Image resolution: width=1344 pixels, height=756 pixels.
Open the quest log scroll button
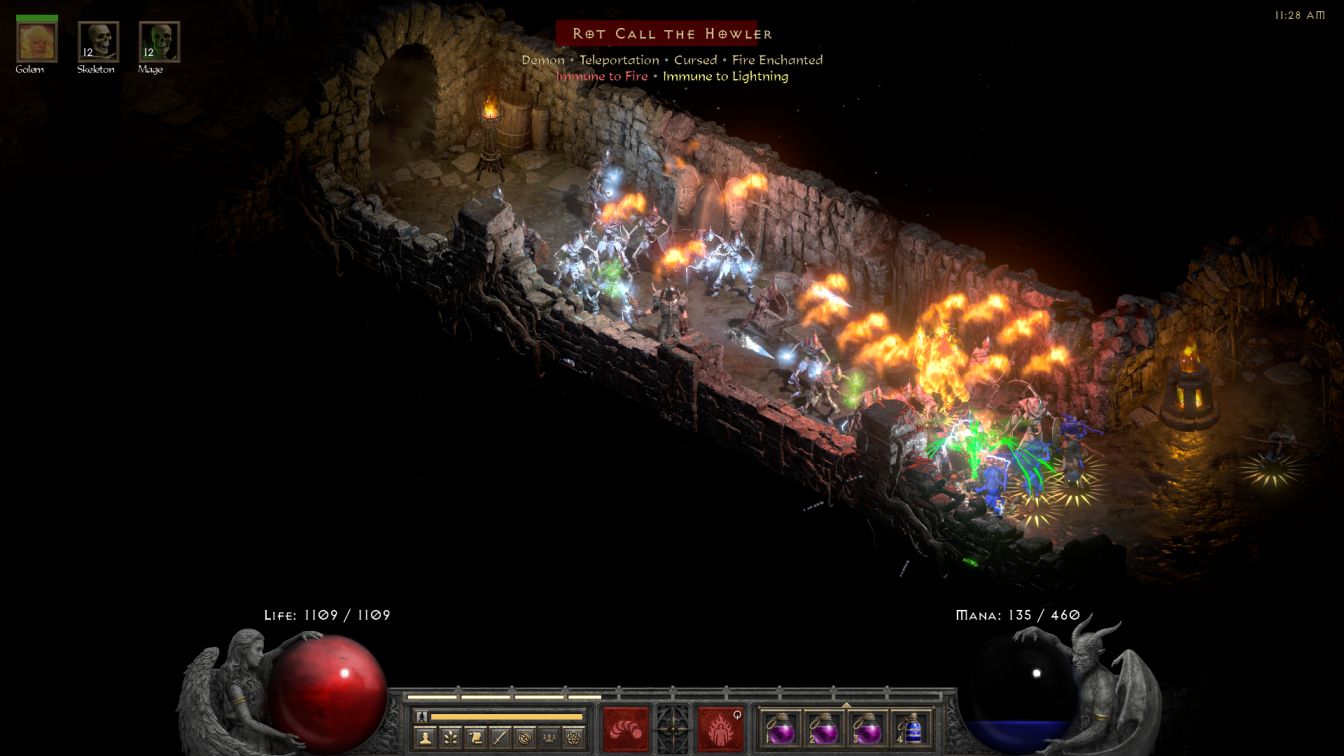tap(475, 738)
